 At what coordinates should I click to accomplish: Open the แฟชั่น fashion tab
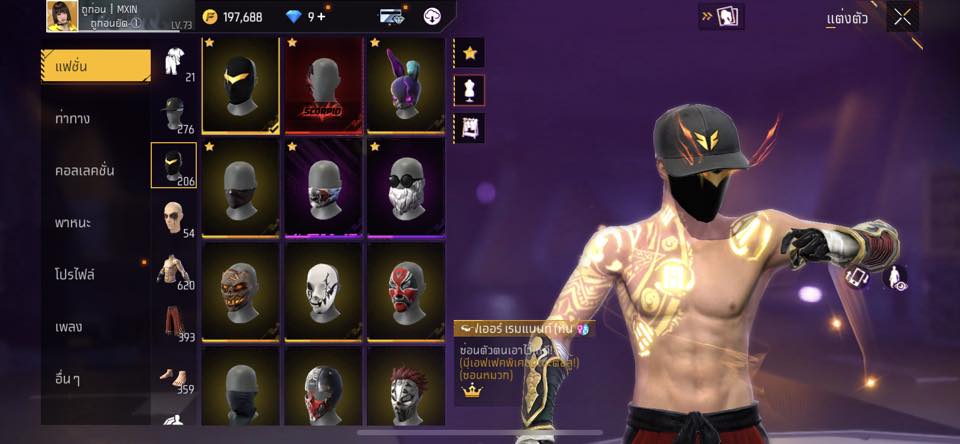96,65
